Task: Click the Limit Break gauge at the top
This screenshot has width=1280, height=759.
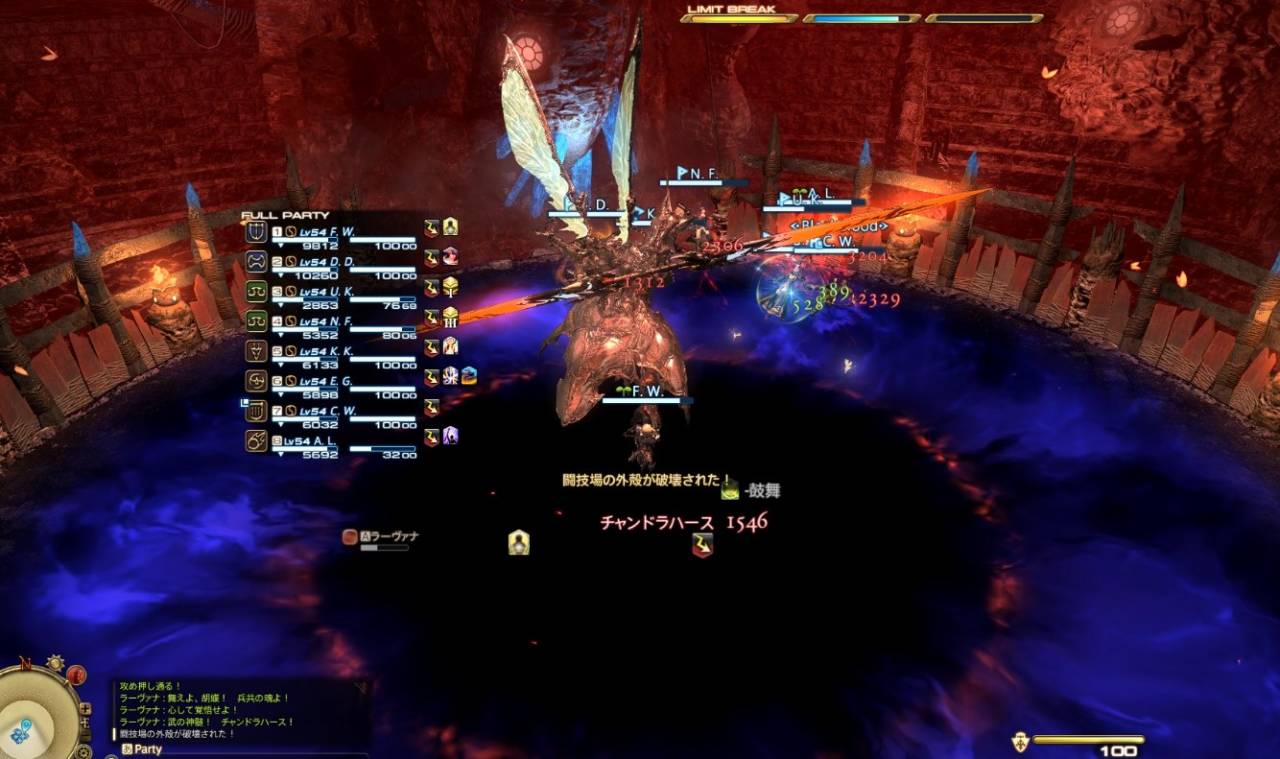Action: pyautogui.click(x=740, y=17)
